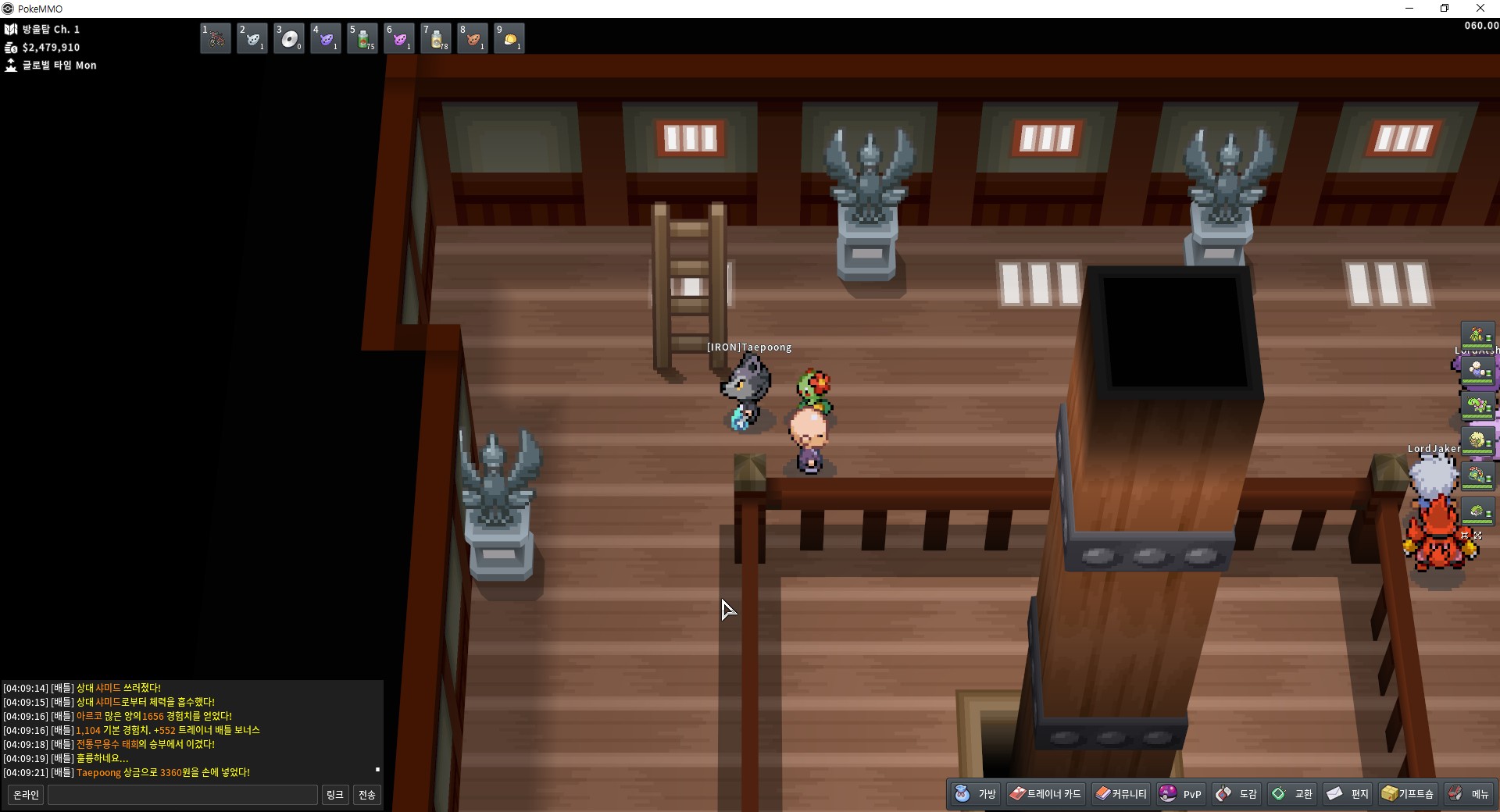
Task: Open the 트레이너 카드 trainer card
Action: click(x=1045, y=794)
